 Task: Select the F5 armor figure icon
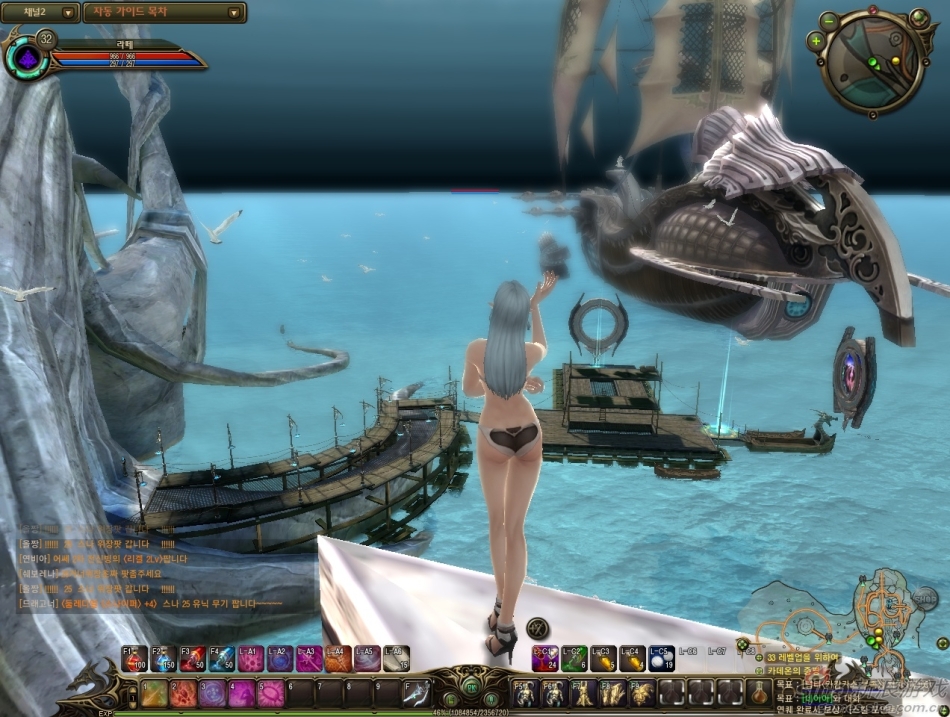[525, 692]
